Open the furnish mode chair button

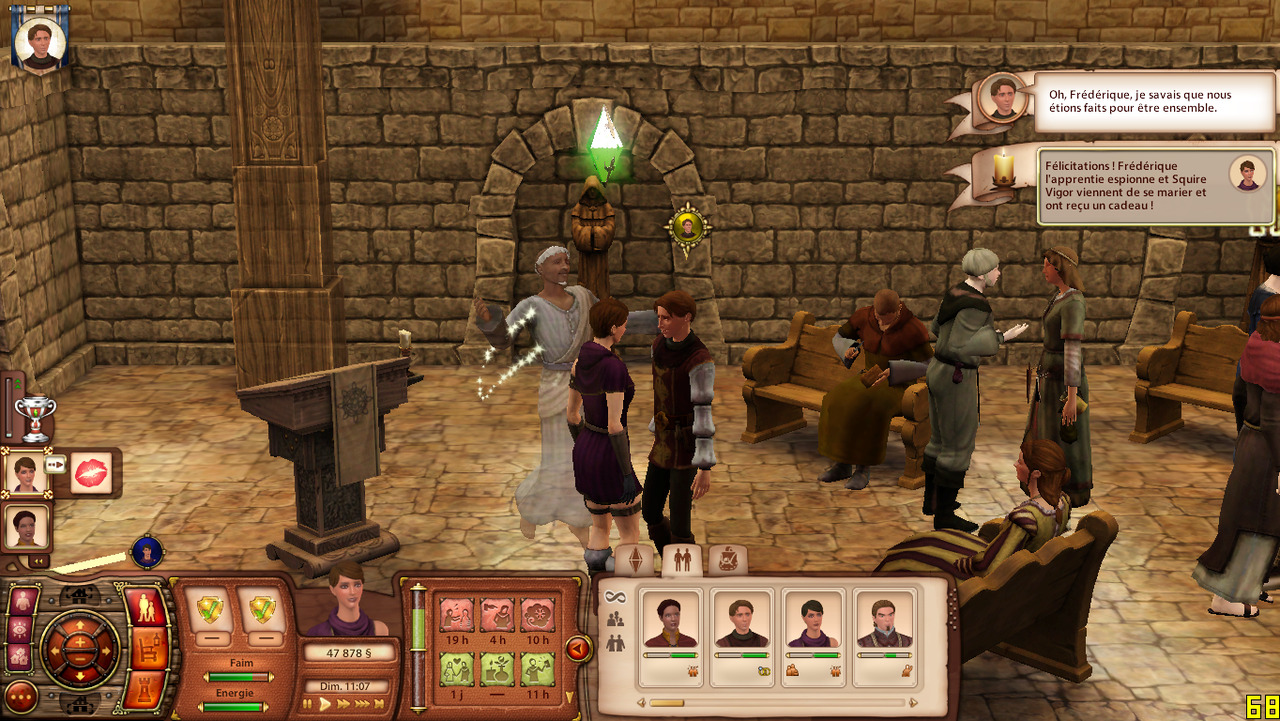coord(144,650)
